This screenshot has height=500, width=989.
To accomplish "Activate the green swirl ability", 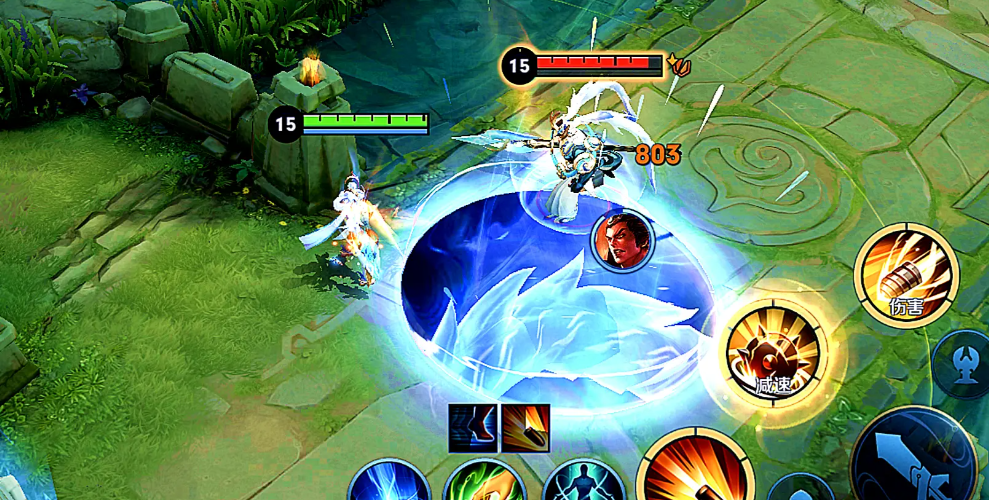I will coord(485,484).
